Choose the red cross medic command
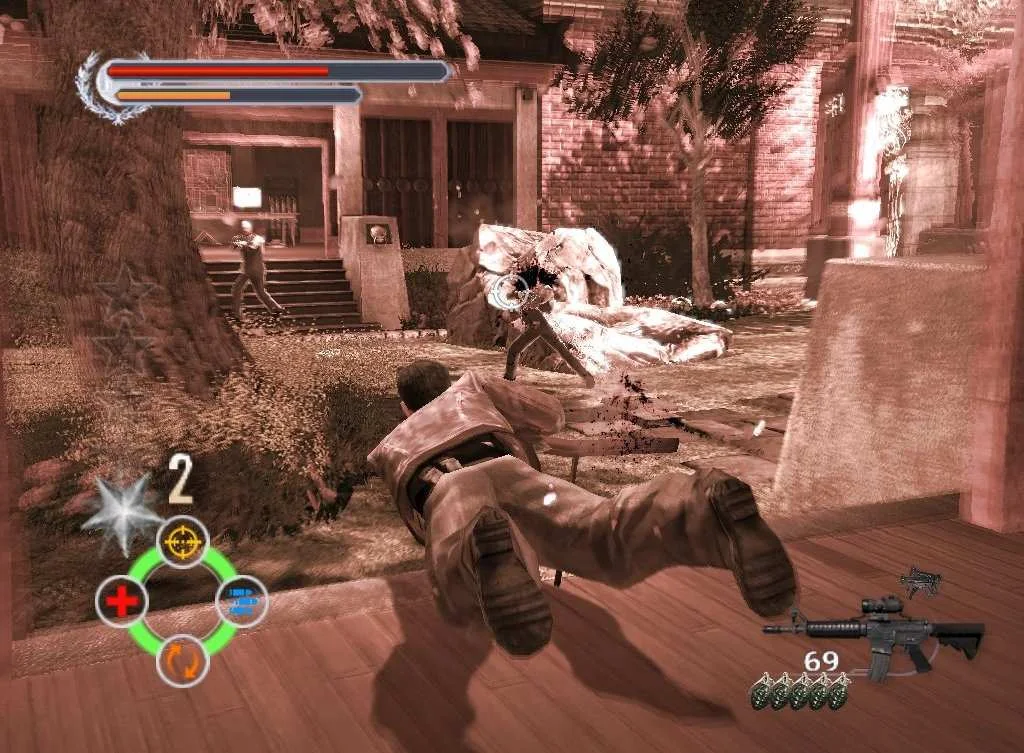 pos(123,602)
